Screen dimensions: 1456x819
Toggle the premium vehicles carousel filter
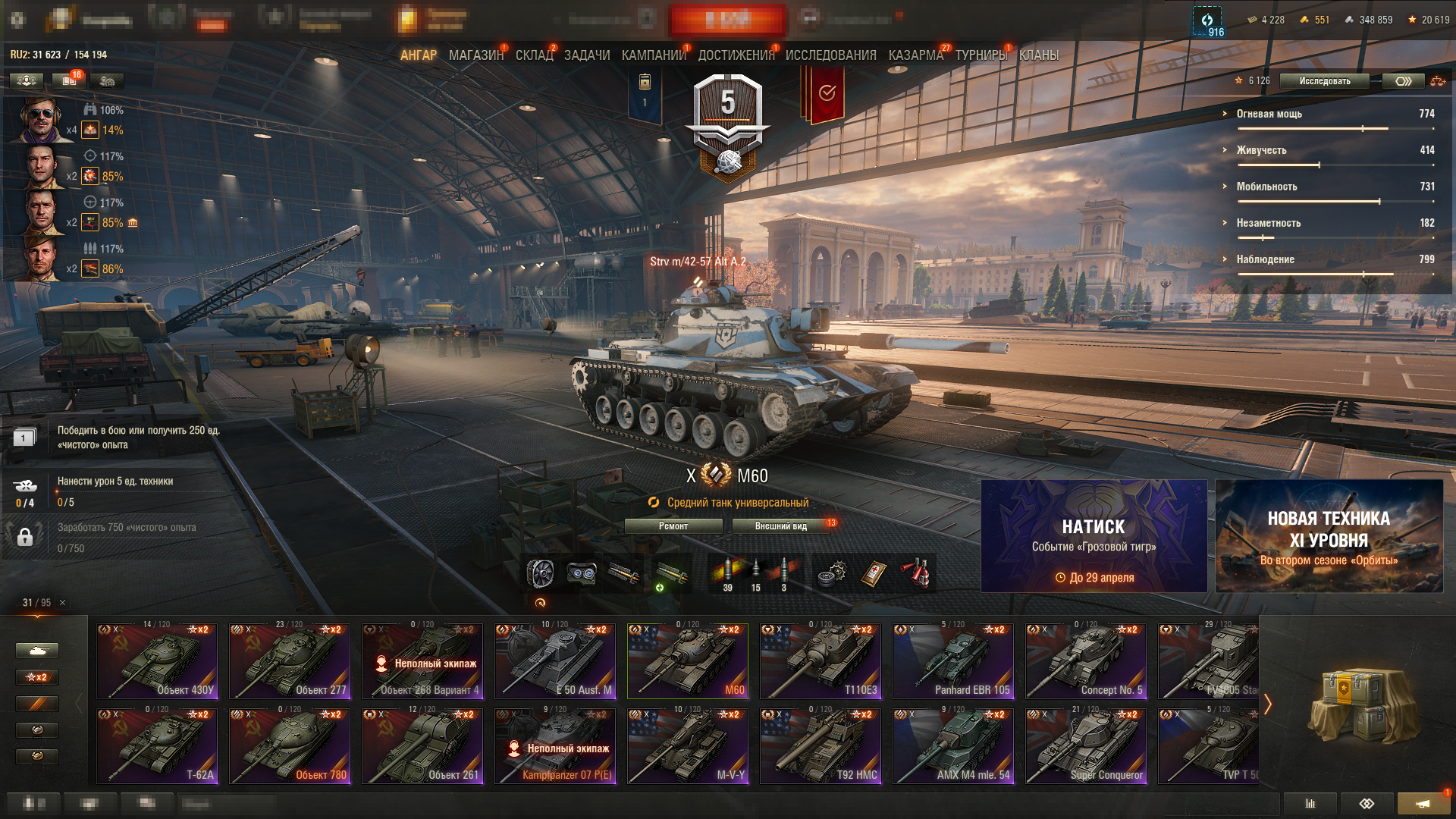pyautogui.click(x=36, y=704)
